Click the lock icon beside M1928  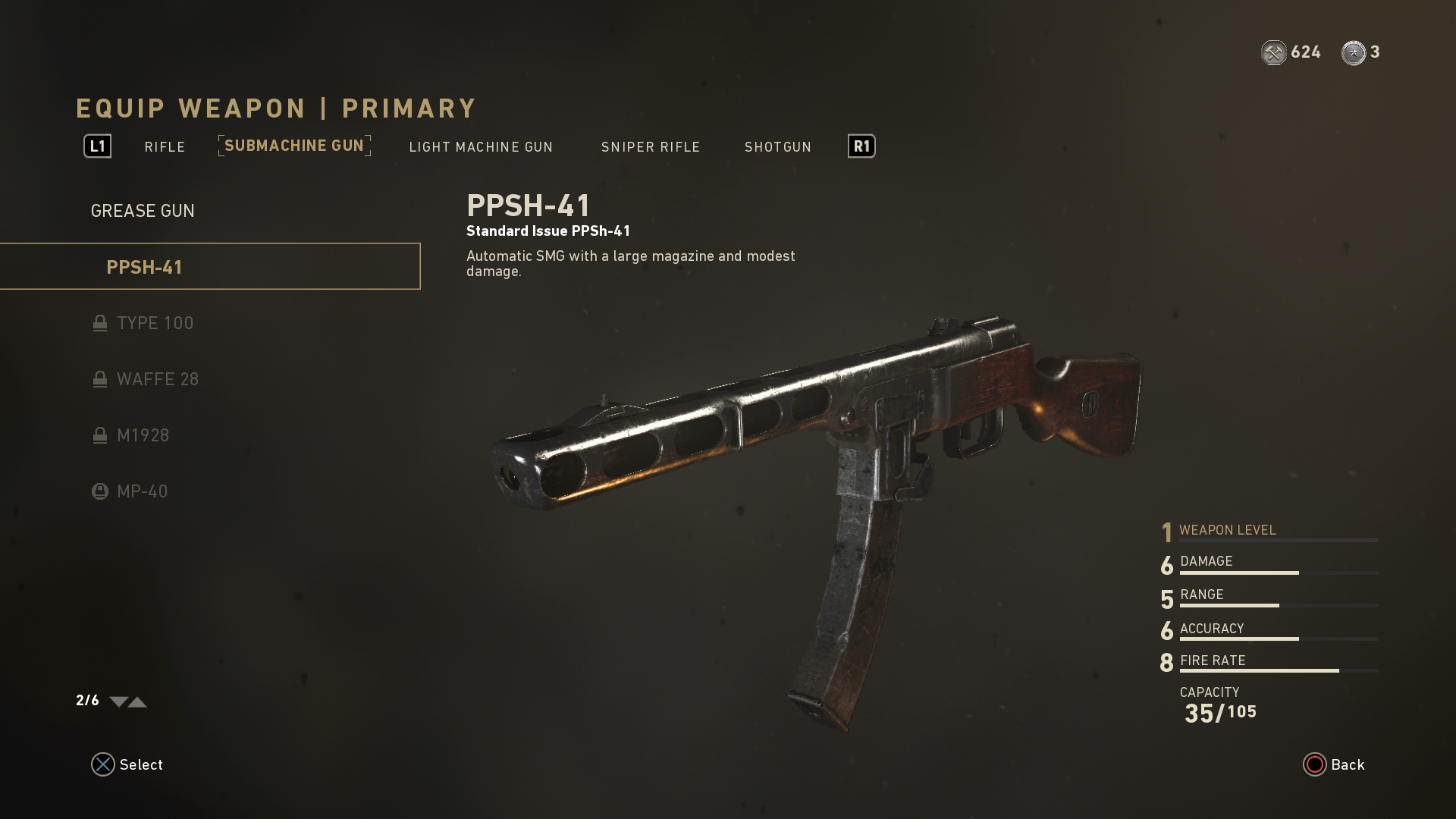(100, 435)
